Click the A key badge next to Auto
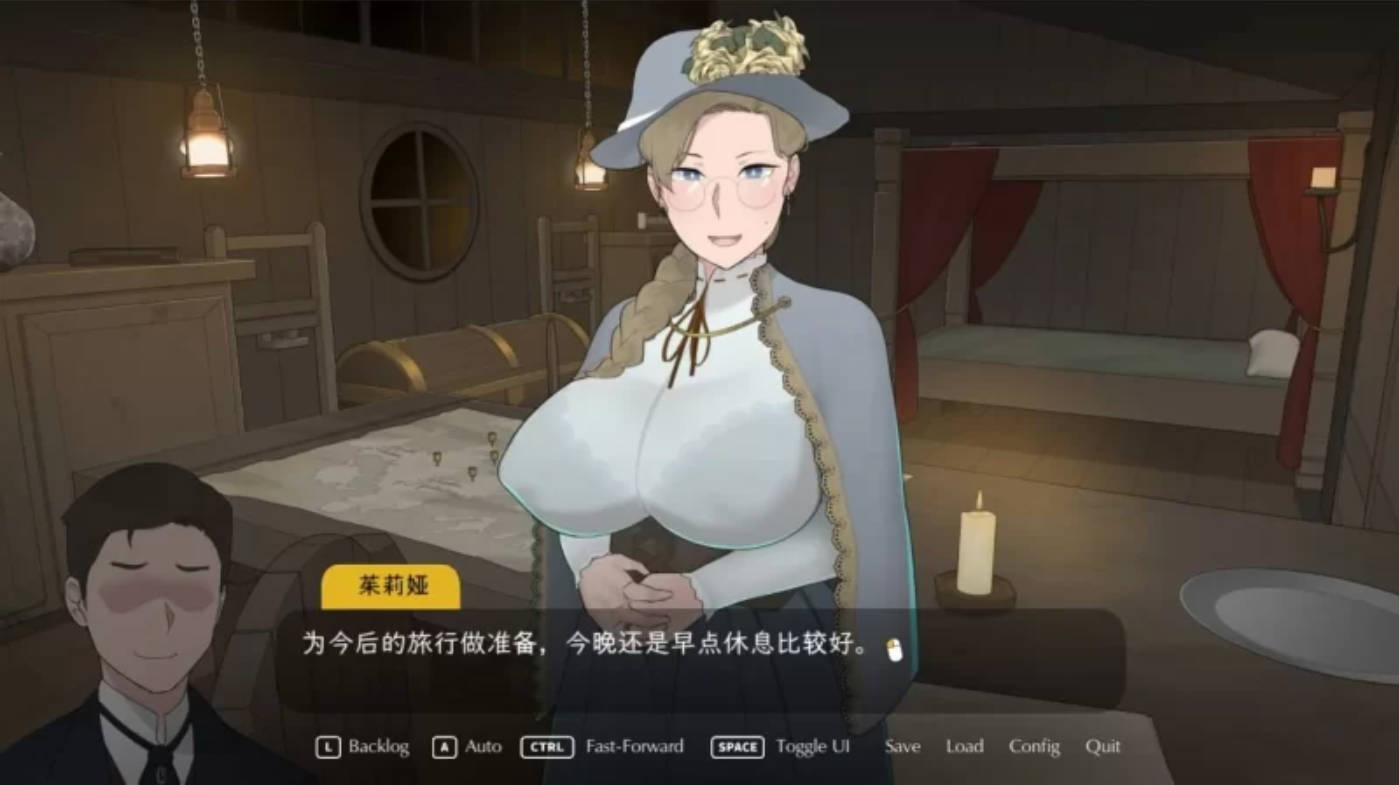 (442, 746)
